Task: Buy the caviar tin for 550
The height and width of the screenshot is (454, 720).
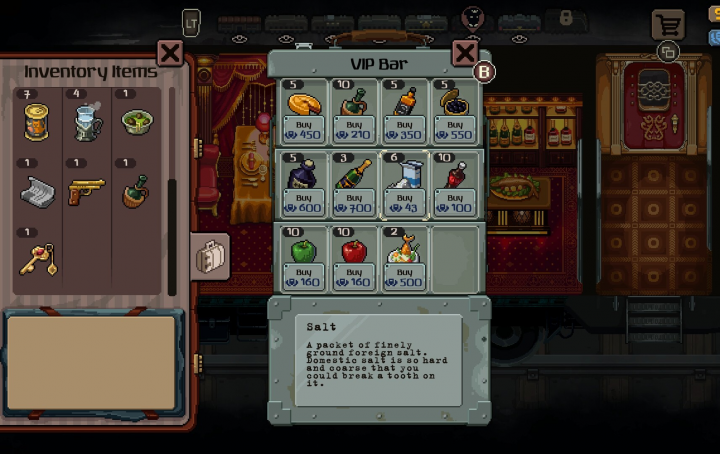Action: 455,129
